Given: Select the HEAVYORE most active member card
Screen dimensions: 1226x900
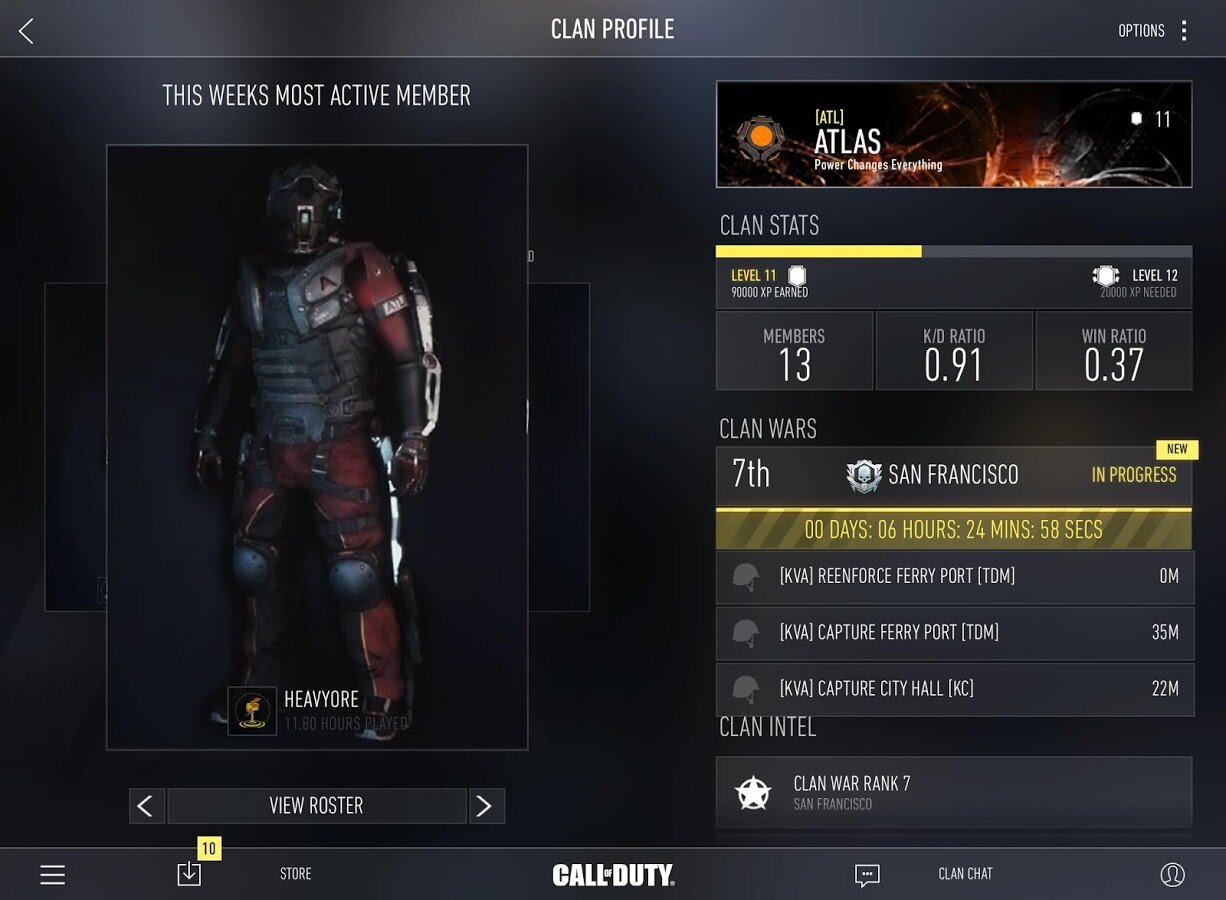Looking at the screenshot, I should (x=317, y=447).
